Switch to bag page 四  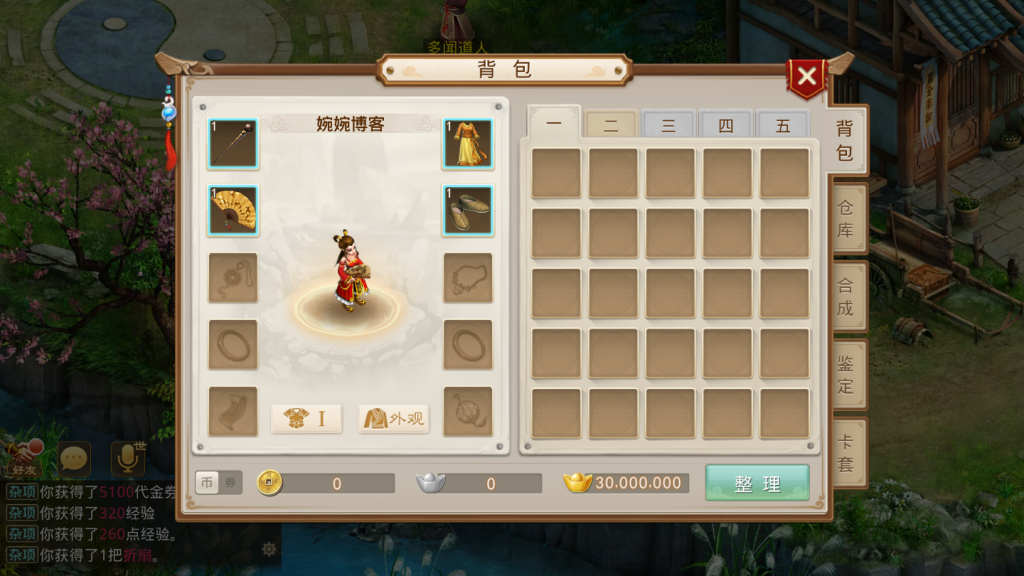[x=725, y=126]
